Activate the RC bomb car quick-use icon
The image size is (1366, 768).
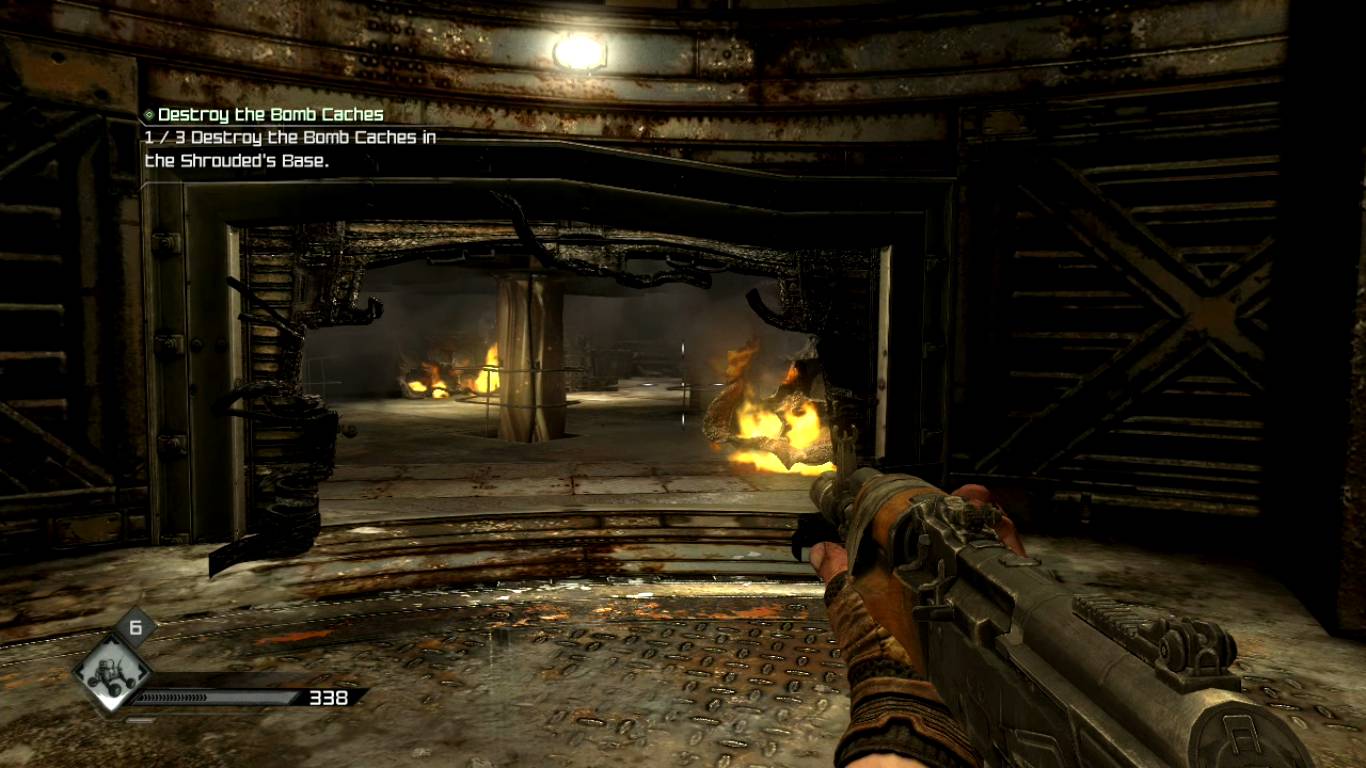(x=113, y=673)
